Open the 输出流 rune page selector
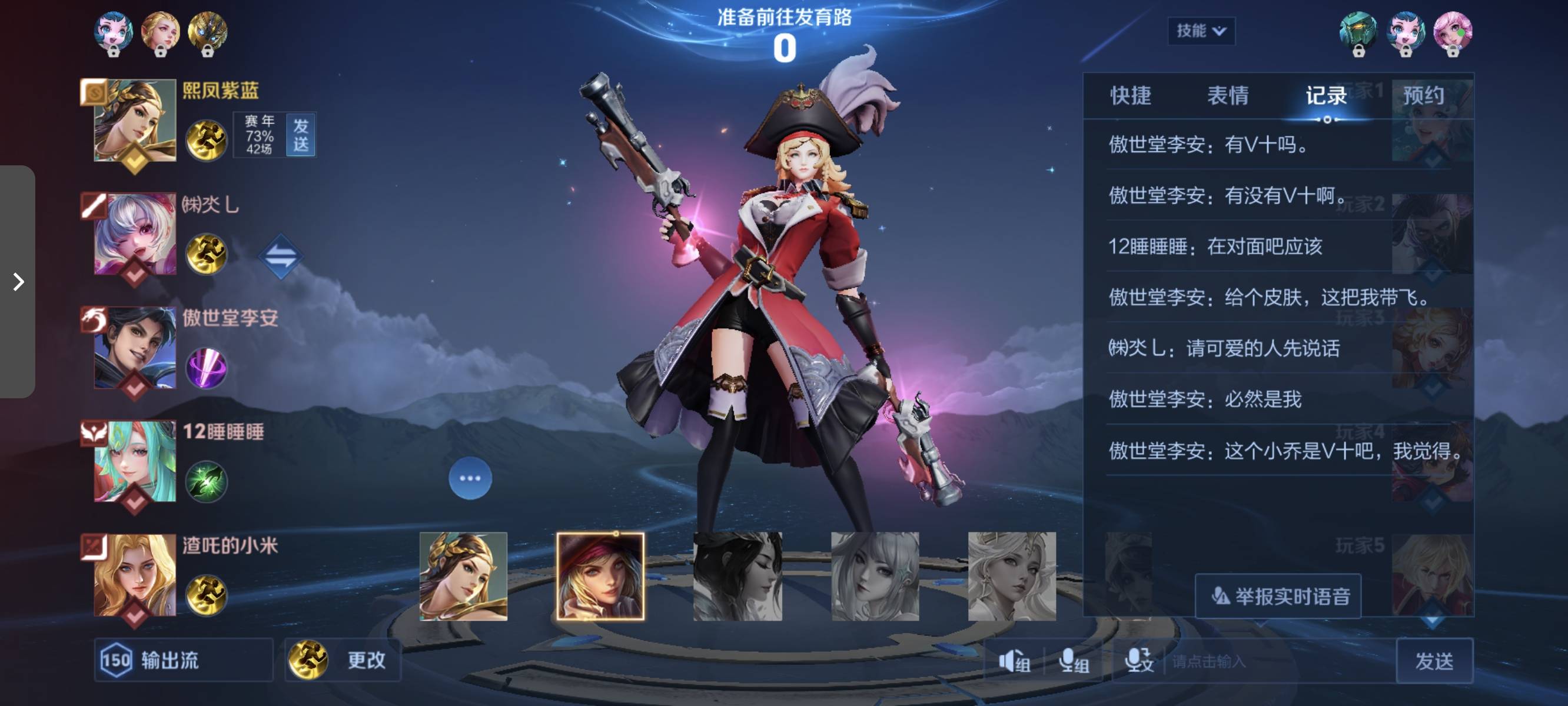This screenshot has height=706, width=1568. pyautogui.click(x=182, y=660)
